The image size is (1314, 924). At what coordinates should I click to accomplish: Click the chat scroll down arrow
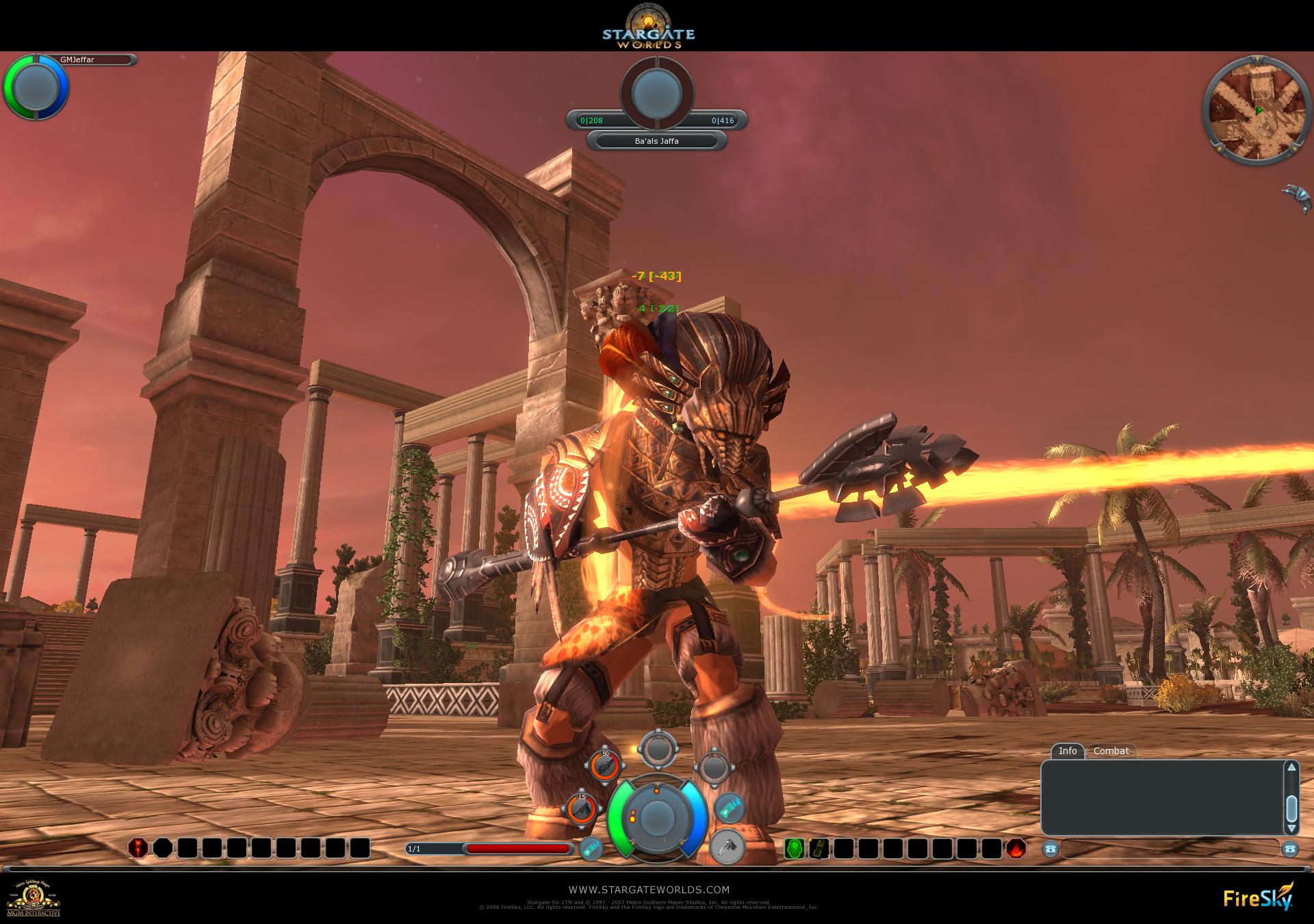click(1291, 829)
